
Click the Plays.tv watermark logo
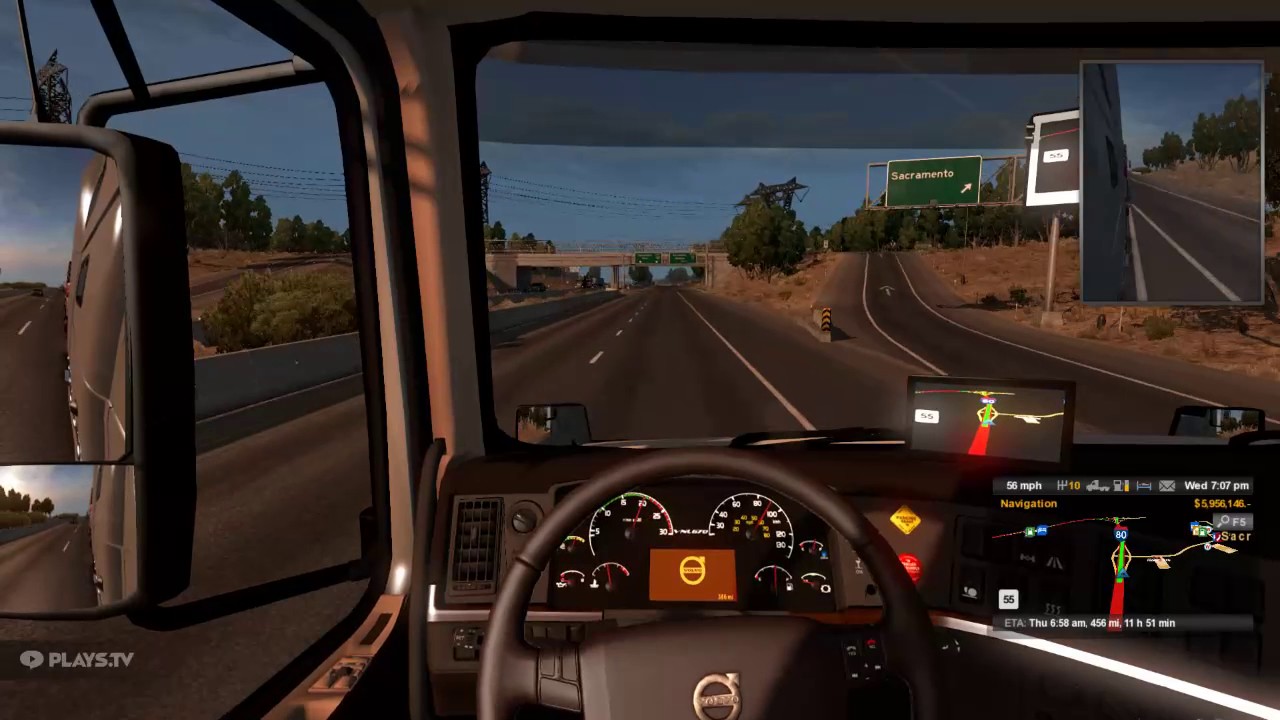75,659
